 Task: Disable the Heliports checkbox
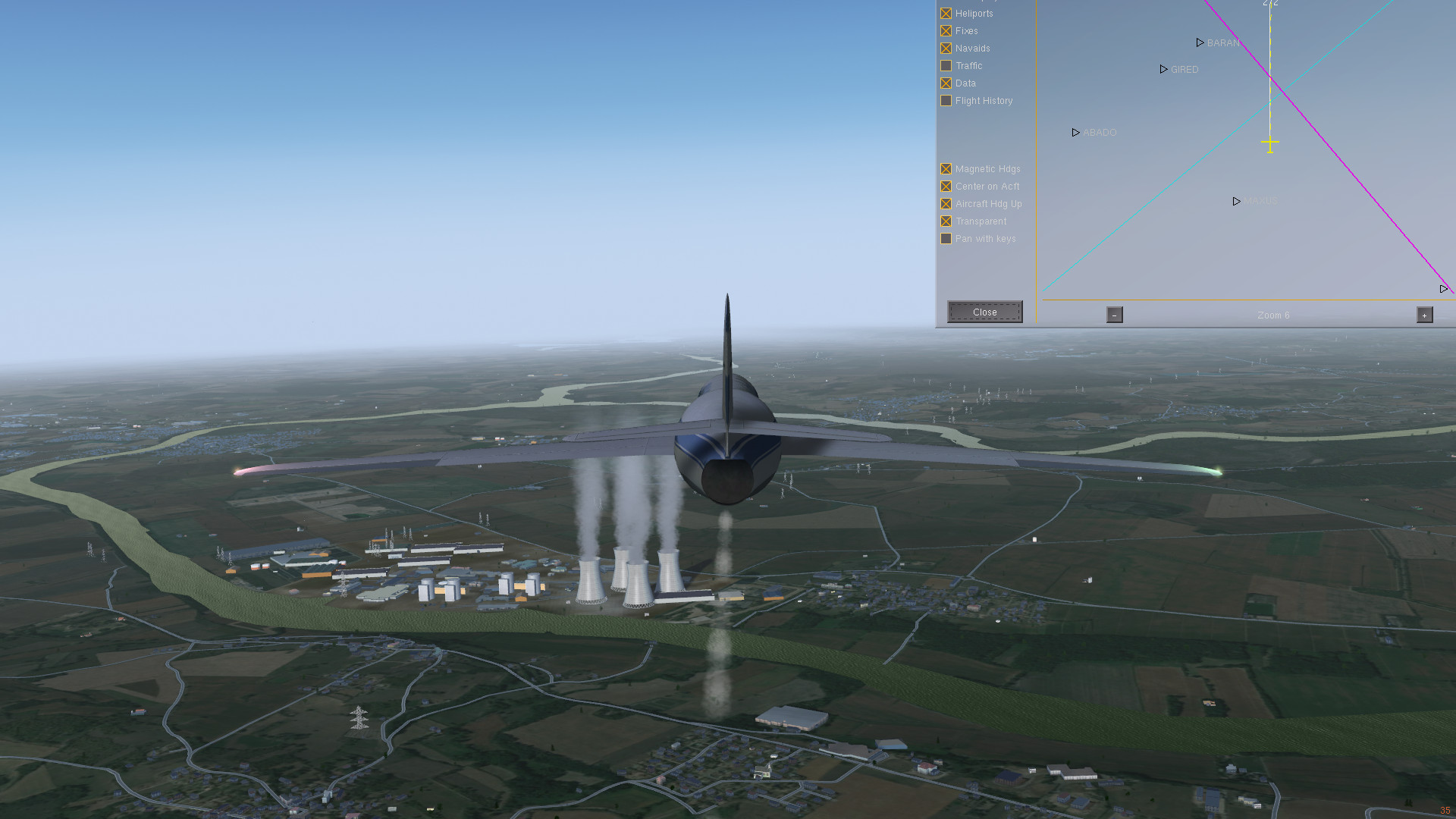[946, 13]
